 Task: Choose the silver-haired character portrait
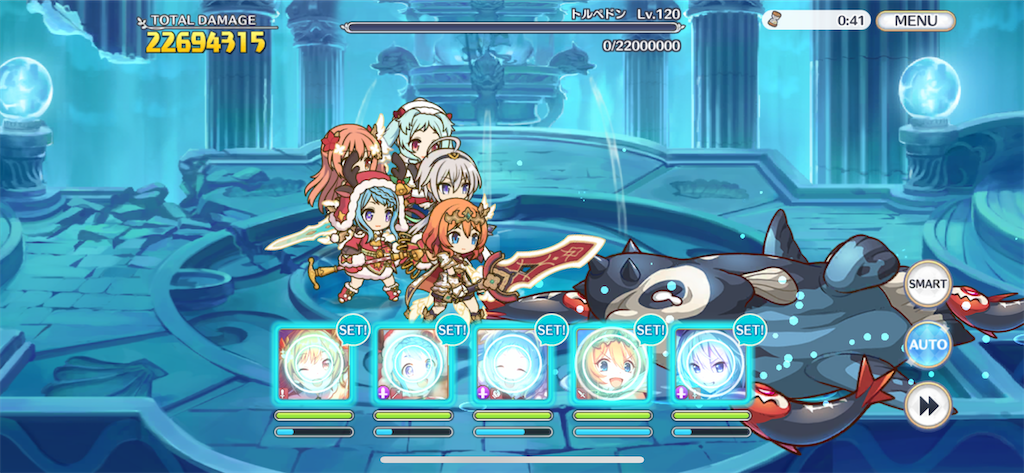tap(709, 364)
